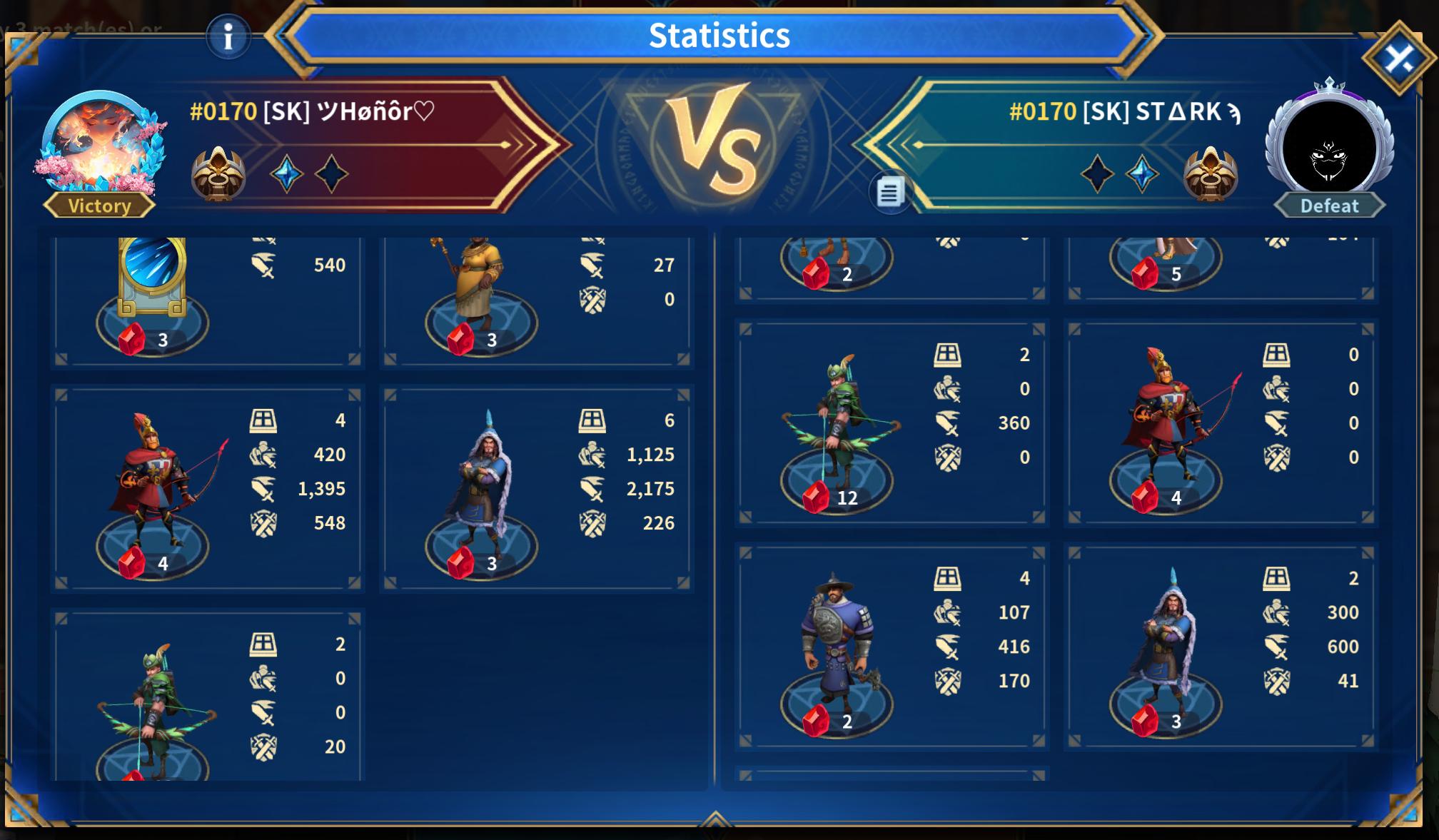
Task: Select the green archer card costing 12
Action: pos(892,423)
